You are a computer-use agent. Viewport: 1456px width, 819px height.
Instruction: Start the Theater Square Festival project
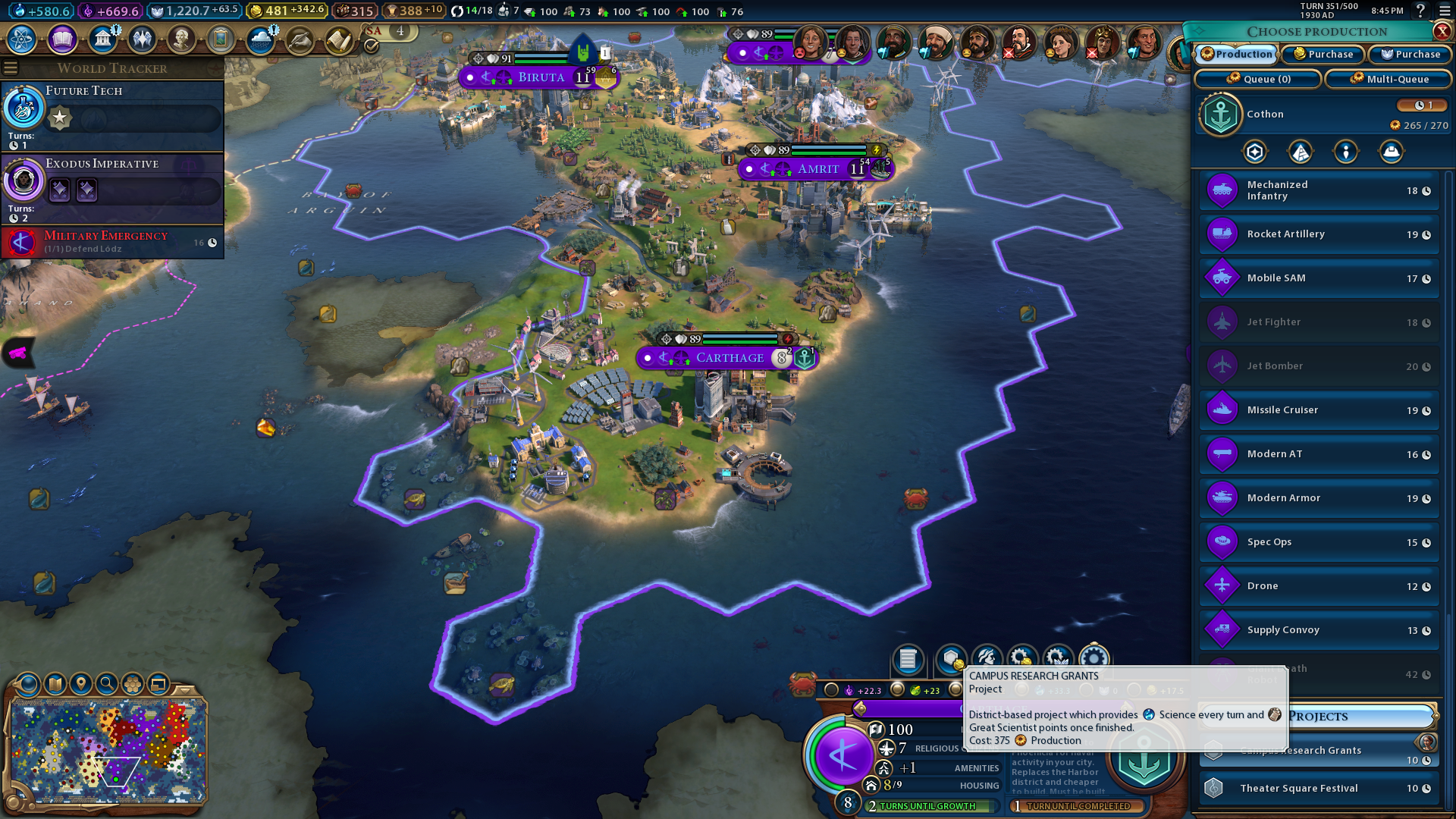(x=1319, y=789)
